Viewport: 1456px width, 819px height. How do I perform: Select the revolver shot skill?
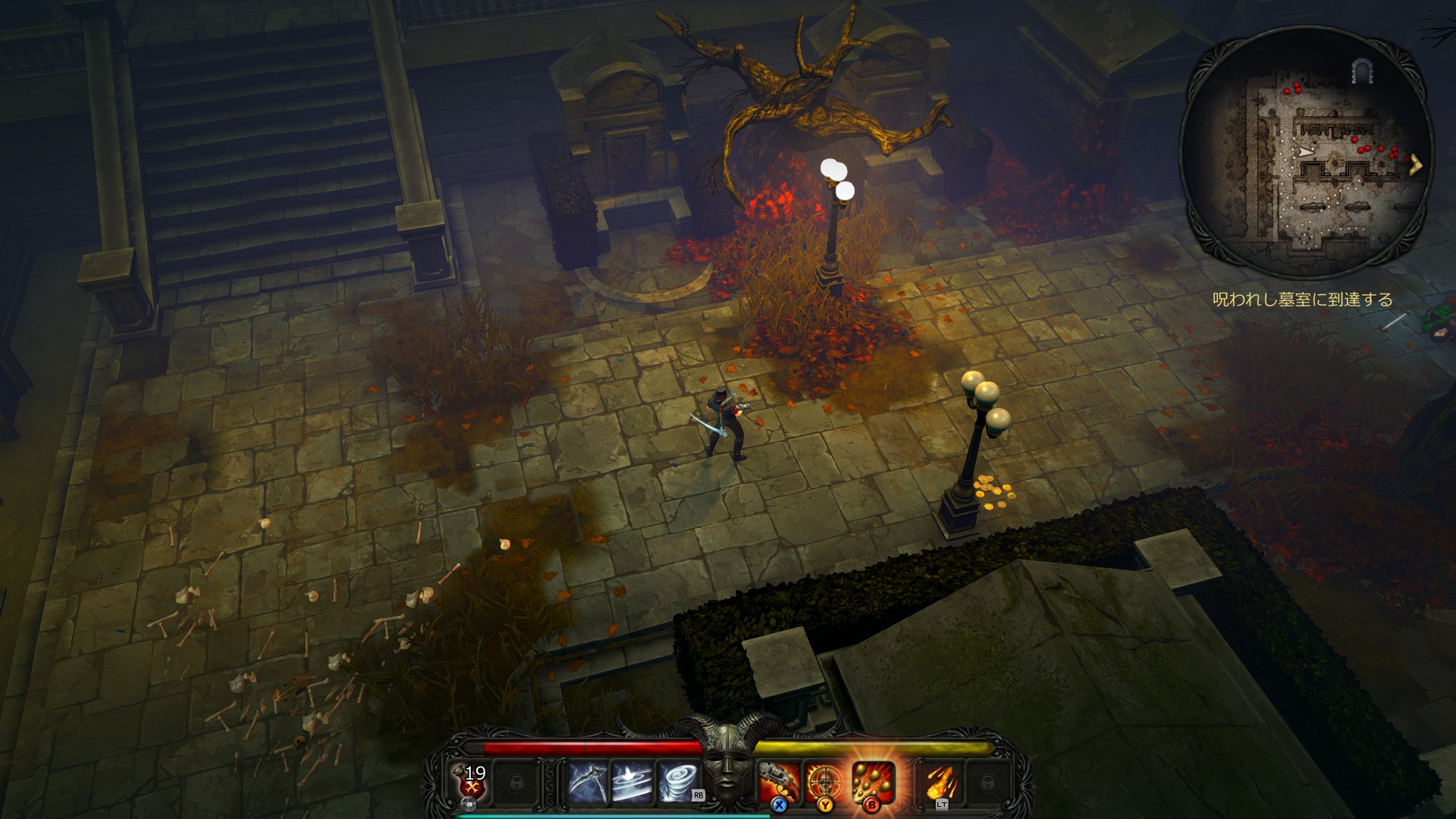coord(781,782)
